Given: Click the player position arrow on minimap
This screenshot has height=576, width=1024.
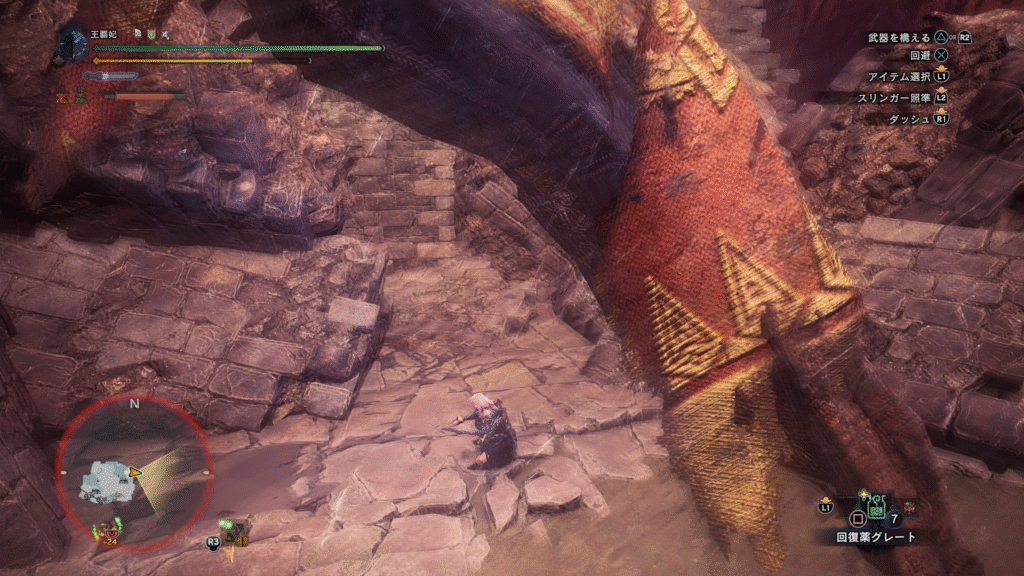Looking at the screenshot, I should (x=135, y=471).
